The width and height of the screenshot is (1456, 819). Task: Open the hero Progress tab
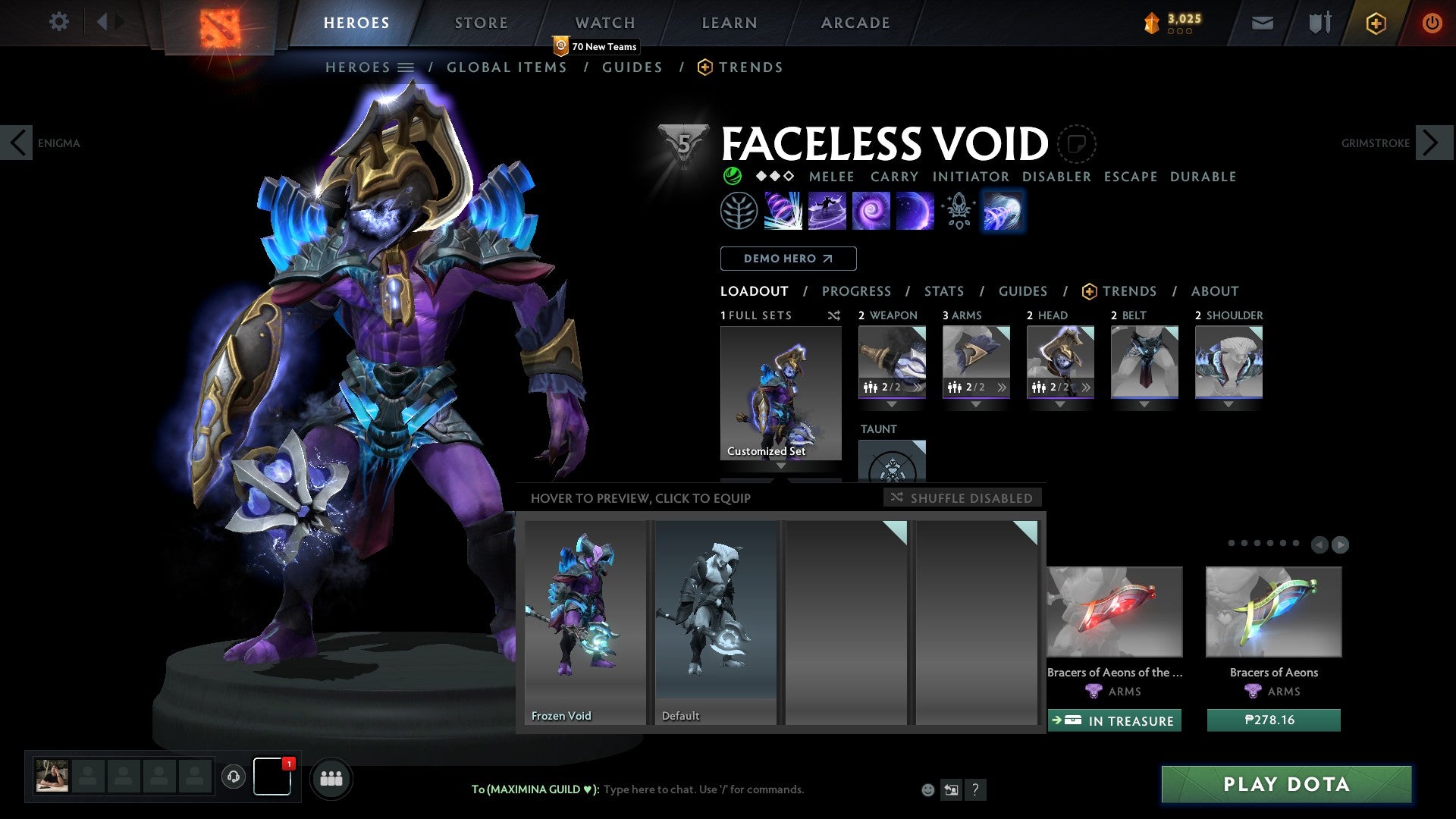[856, 291]
